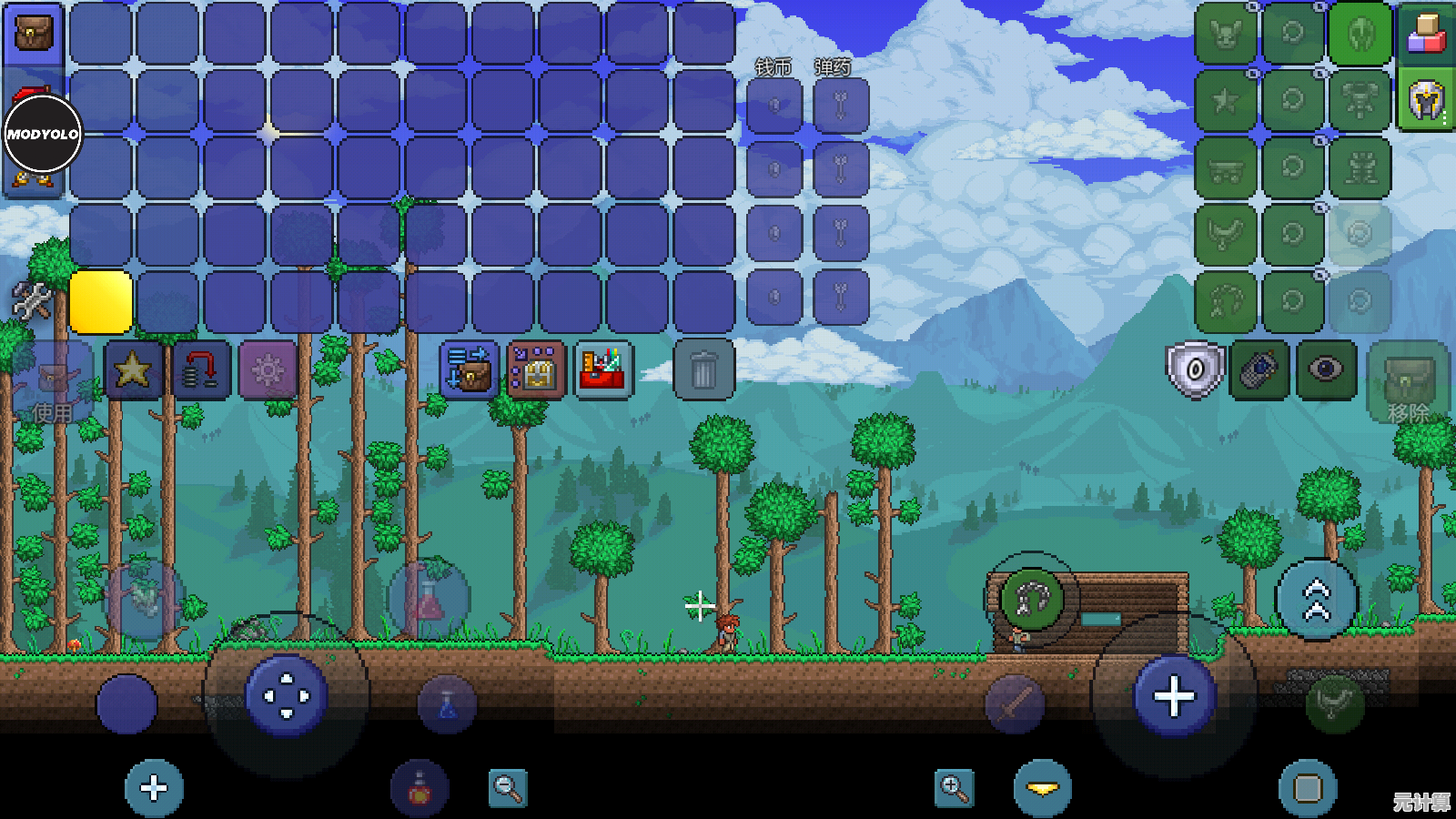
Task: Click the defense shield icon
Action: click(x=1194, y=369)
